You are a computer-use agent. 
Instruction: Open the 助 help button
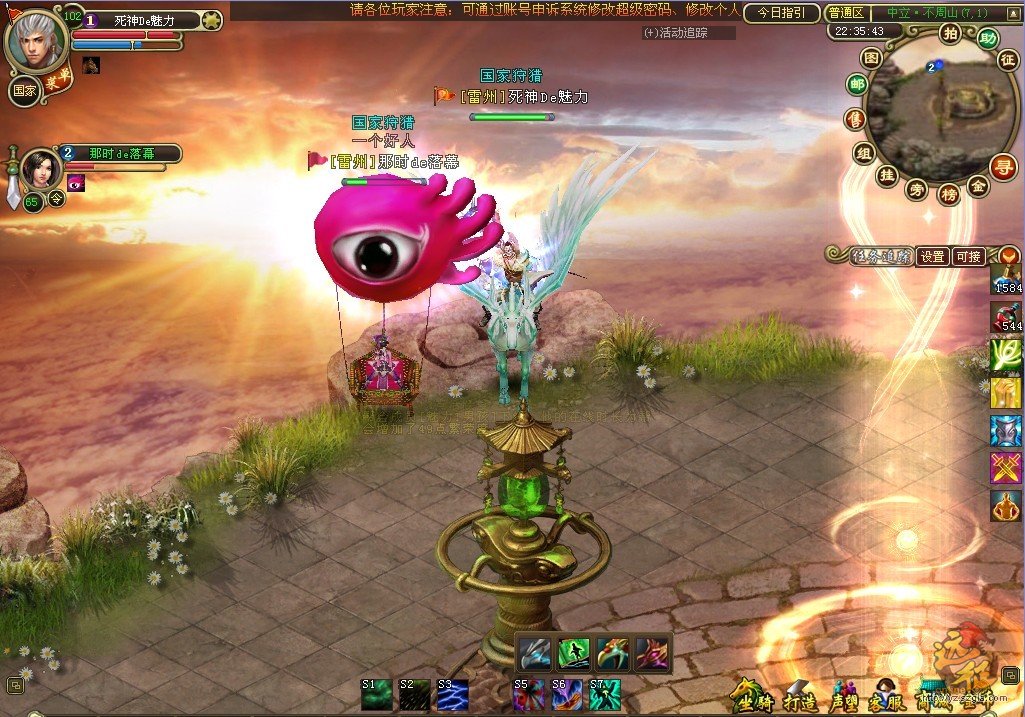[x=988, y=39]
